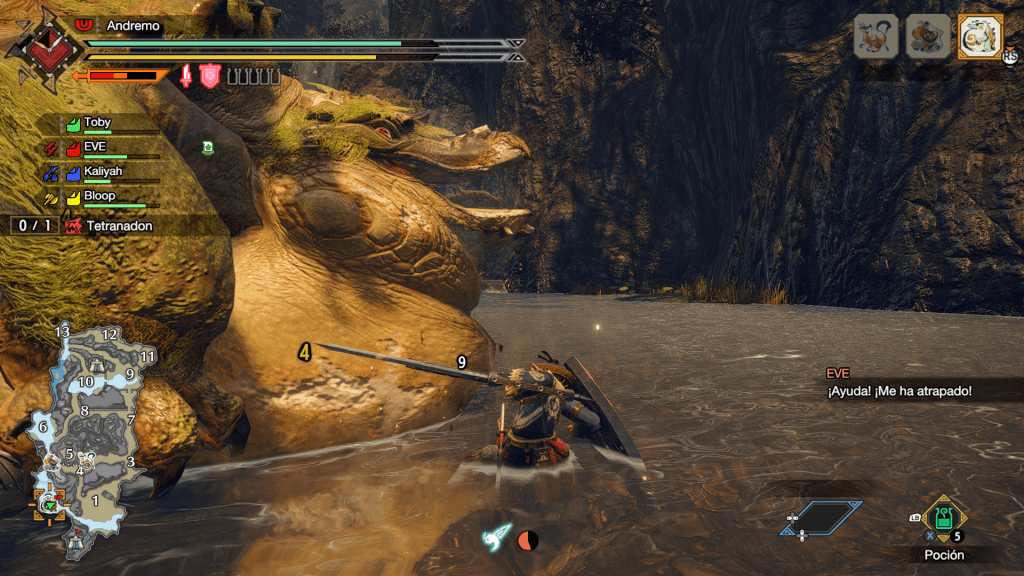Screen dimensions: 1024x576
Task: Click the Wirebug charge icon
Action: (498, 537)
